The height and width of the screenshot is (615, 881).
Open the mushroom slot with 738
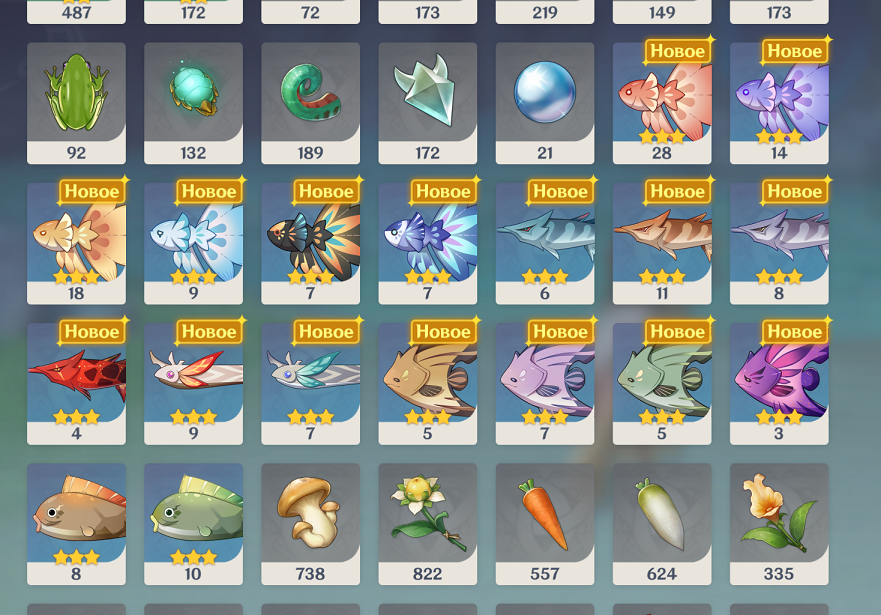coord(310,523)
